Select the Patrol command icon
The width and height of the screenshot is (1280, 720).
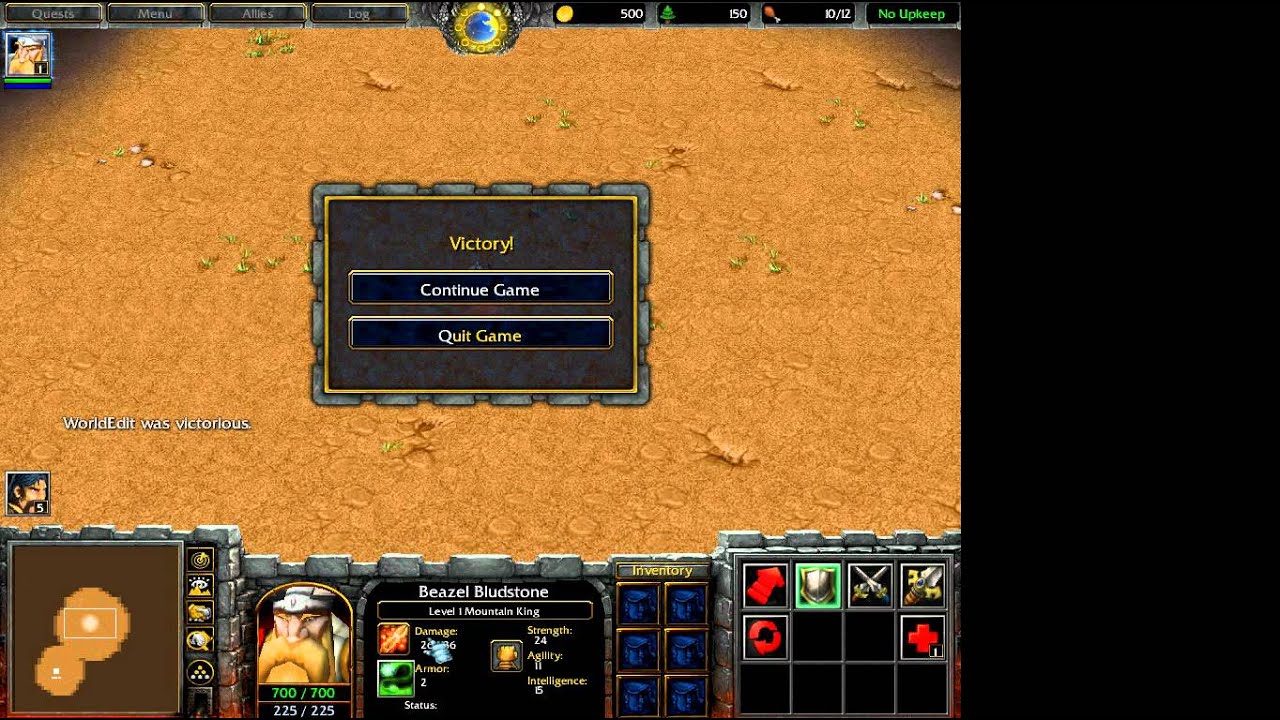(x=765, y=638)
